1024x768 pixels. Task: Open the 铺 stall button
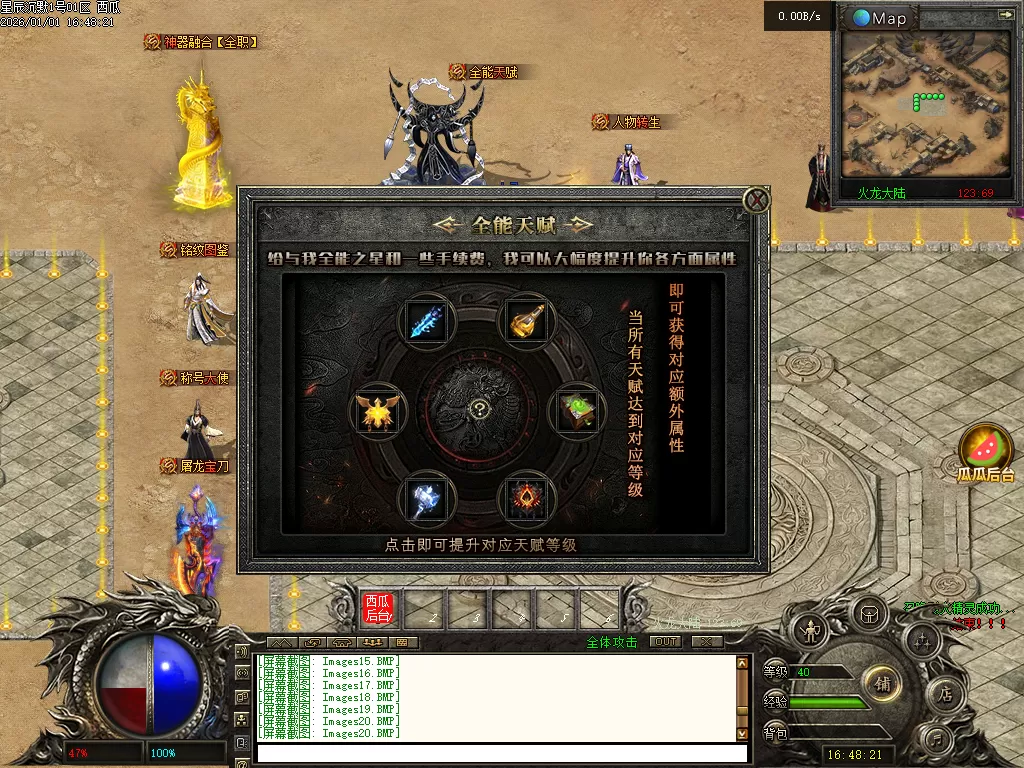click(882, 684)
